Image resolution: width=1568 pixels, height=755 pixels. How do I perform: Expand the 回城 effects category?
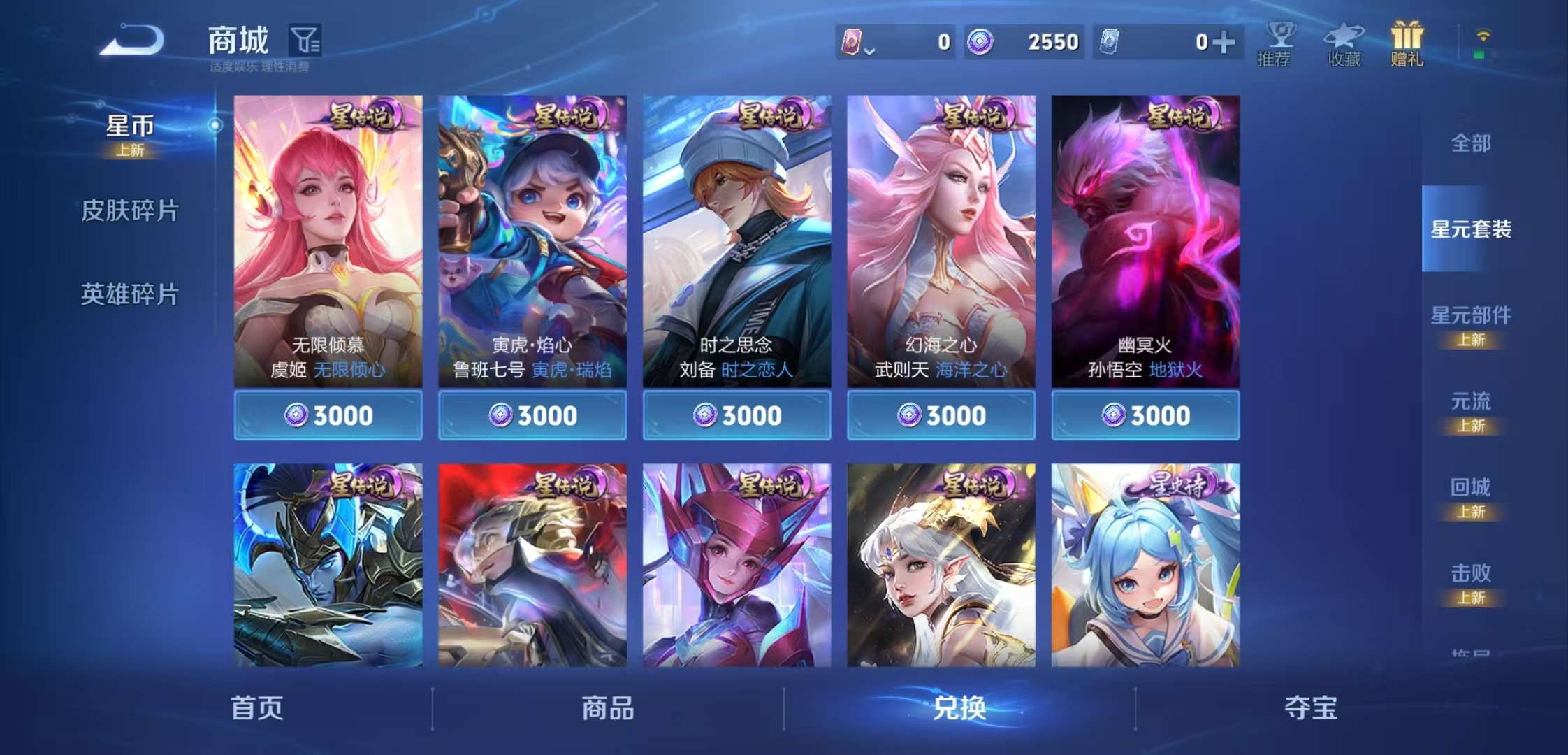(1473, 487)
